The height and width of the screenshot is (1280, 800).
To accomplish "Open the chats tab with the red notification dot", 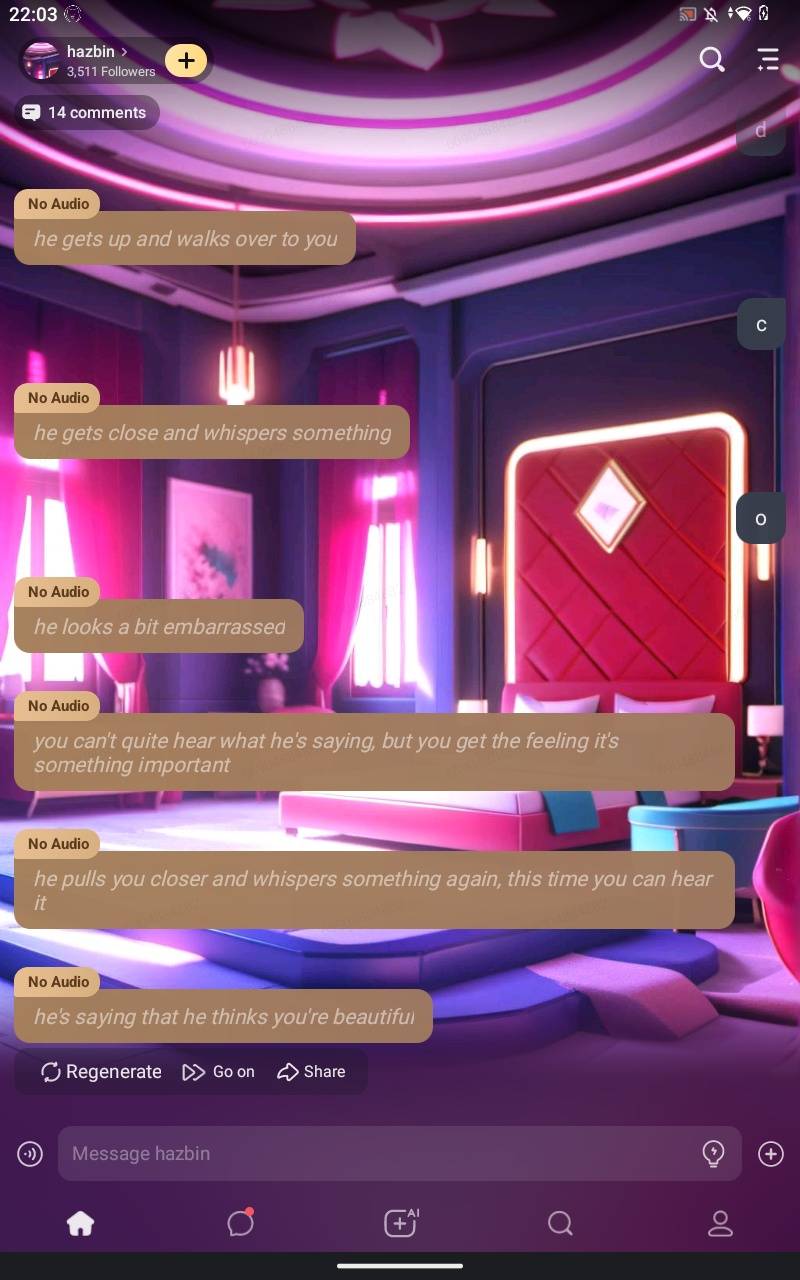I will [x=240, y=1223].
